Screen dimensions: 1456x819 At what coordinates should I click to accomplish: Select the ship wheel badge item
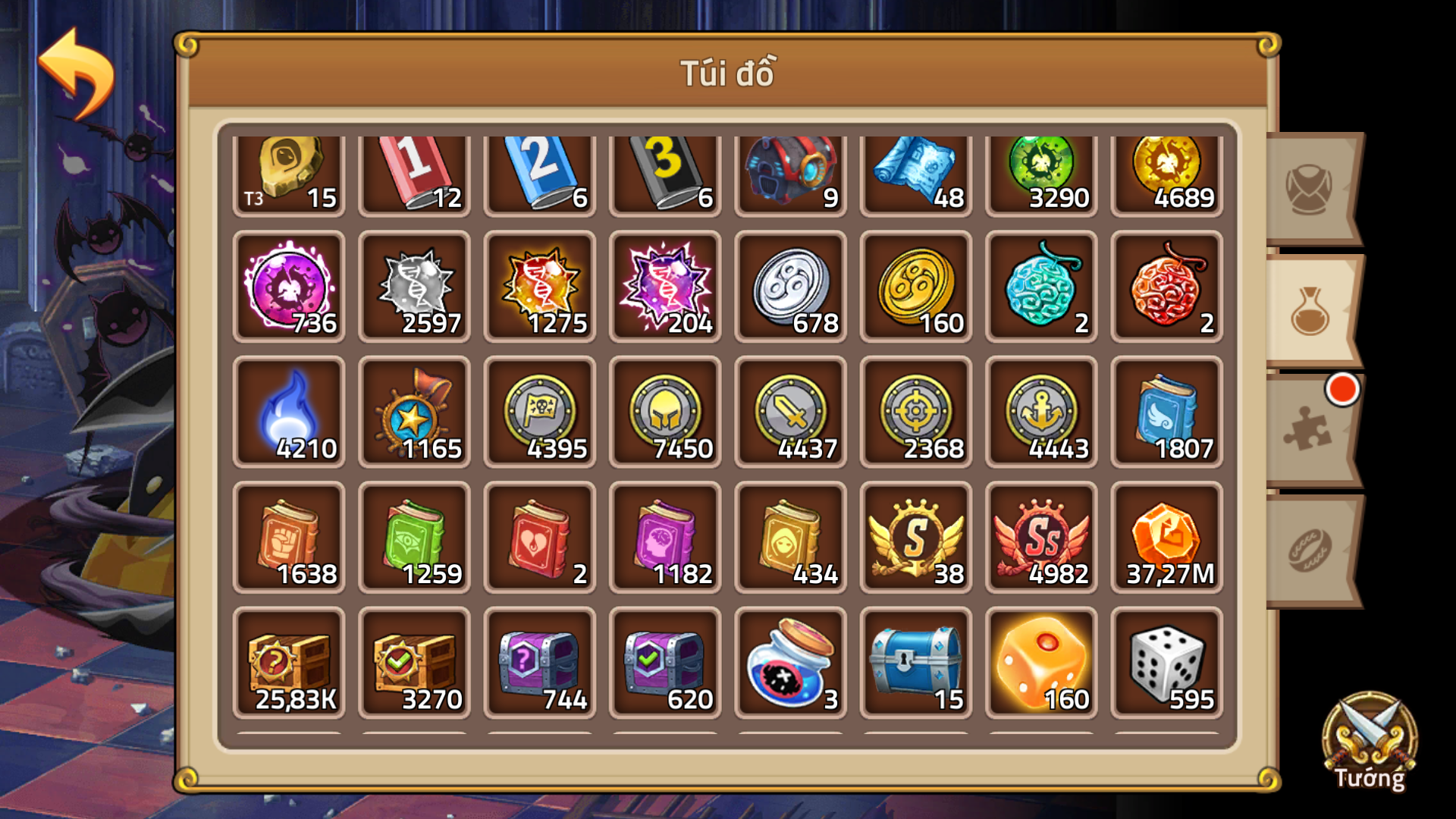pyautogui.click(x=414, y=413)
